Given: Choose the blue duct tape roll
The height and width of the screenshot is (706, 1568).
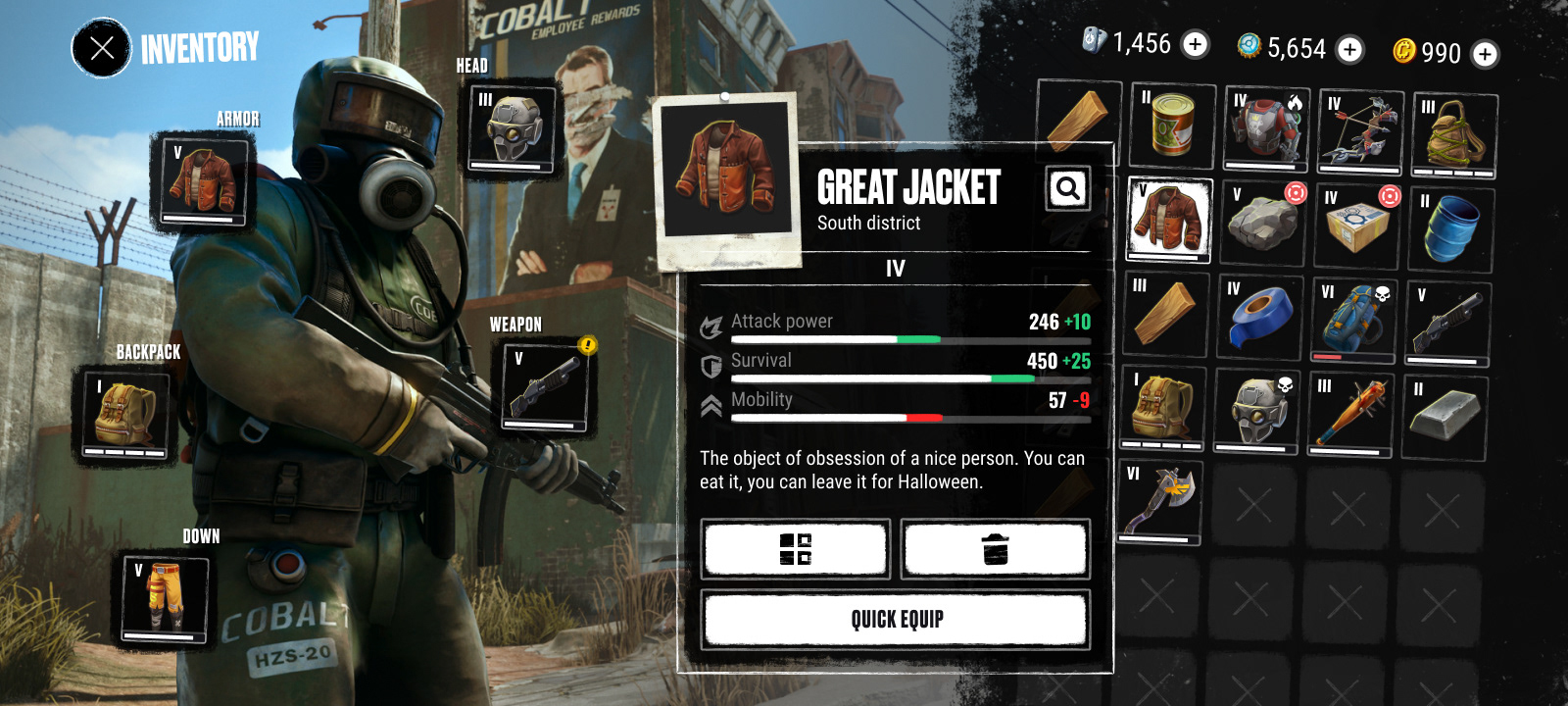Looking at the screenshot, I should coord(1260,317).
